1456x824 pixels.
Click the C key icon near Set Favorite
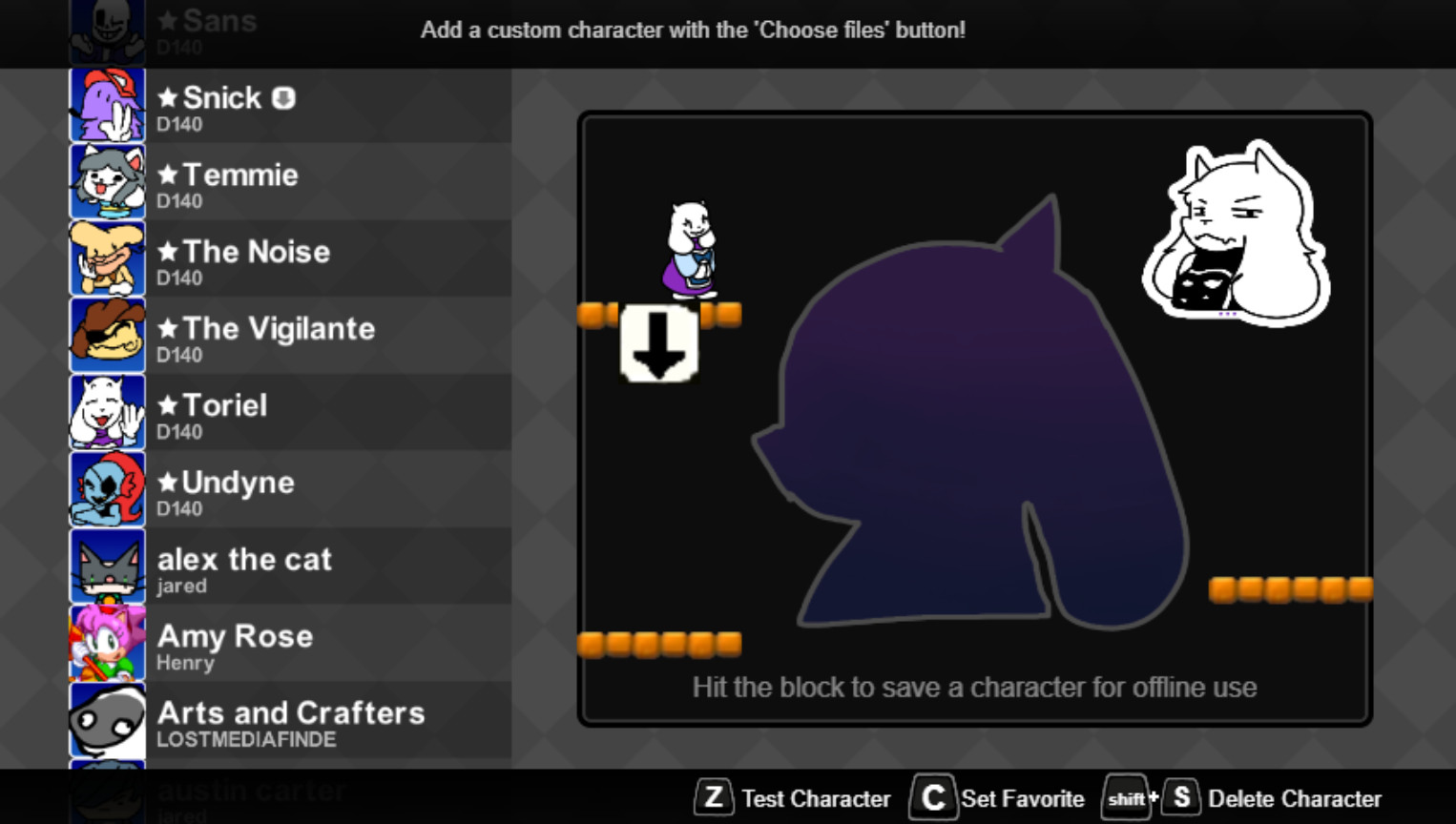pyautogui.click(x=932, y=798)
